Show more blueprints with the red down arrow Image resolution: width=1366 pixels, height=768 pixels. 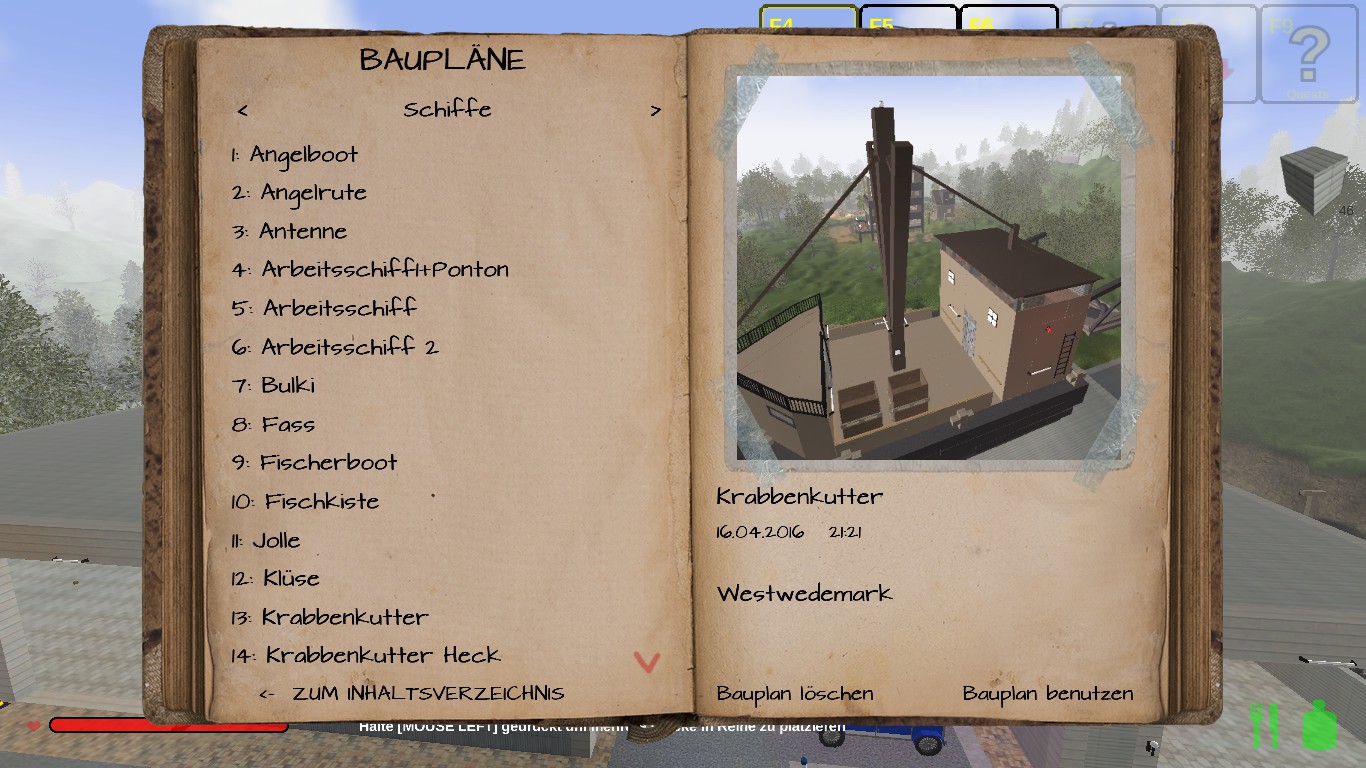pyautogui.click(x=647, y=662)
